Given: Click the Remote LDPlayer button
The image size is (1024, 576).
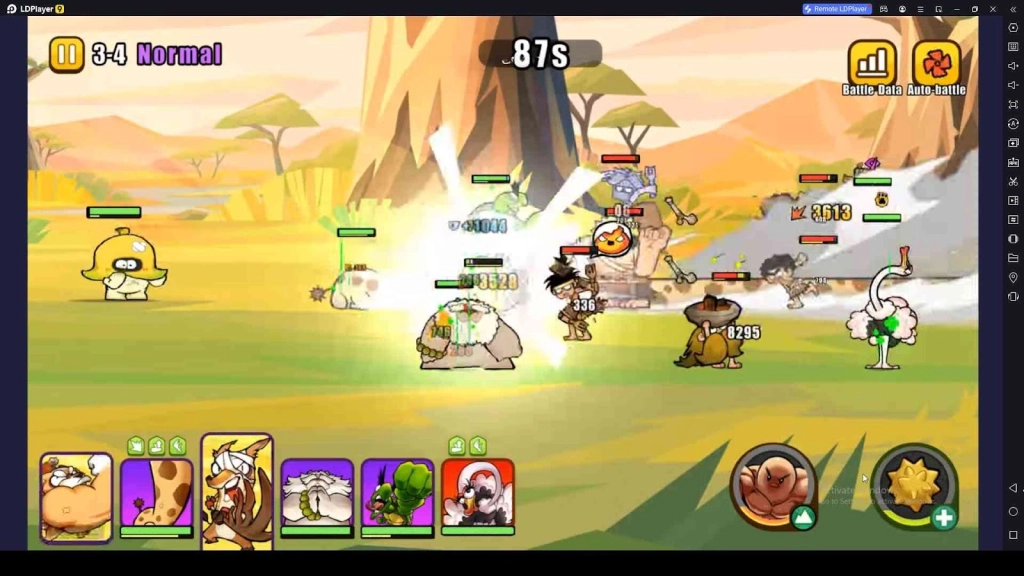Looking at the screenshot, I should pos(837,9).
